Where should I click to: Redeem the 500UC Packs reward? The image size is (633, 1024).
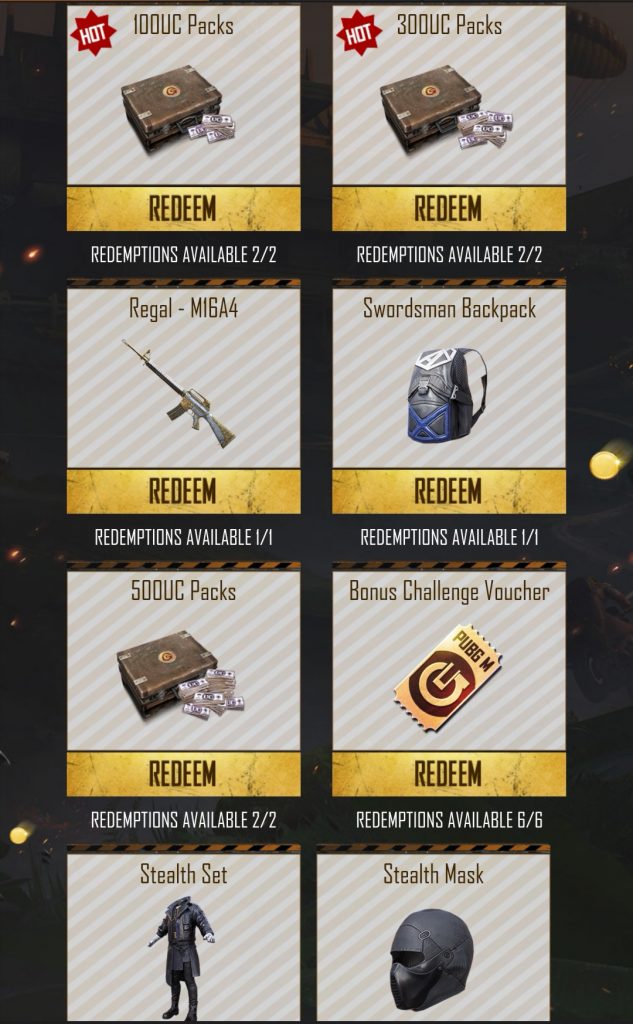coord(183,774)
